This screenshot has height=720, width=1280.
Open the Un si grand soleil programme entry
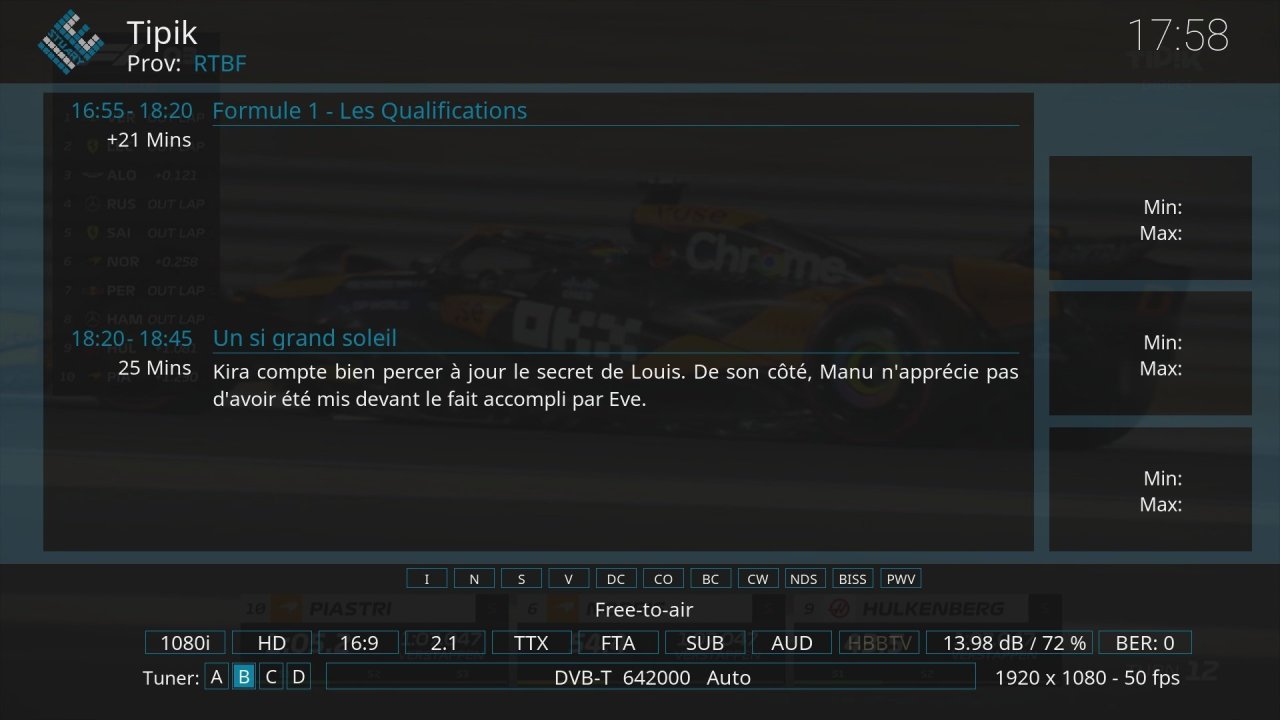304,338
